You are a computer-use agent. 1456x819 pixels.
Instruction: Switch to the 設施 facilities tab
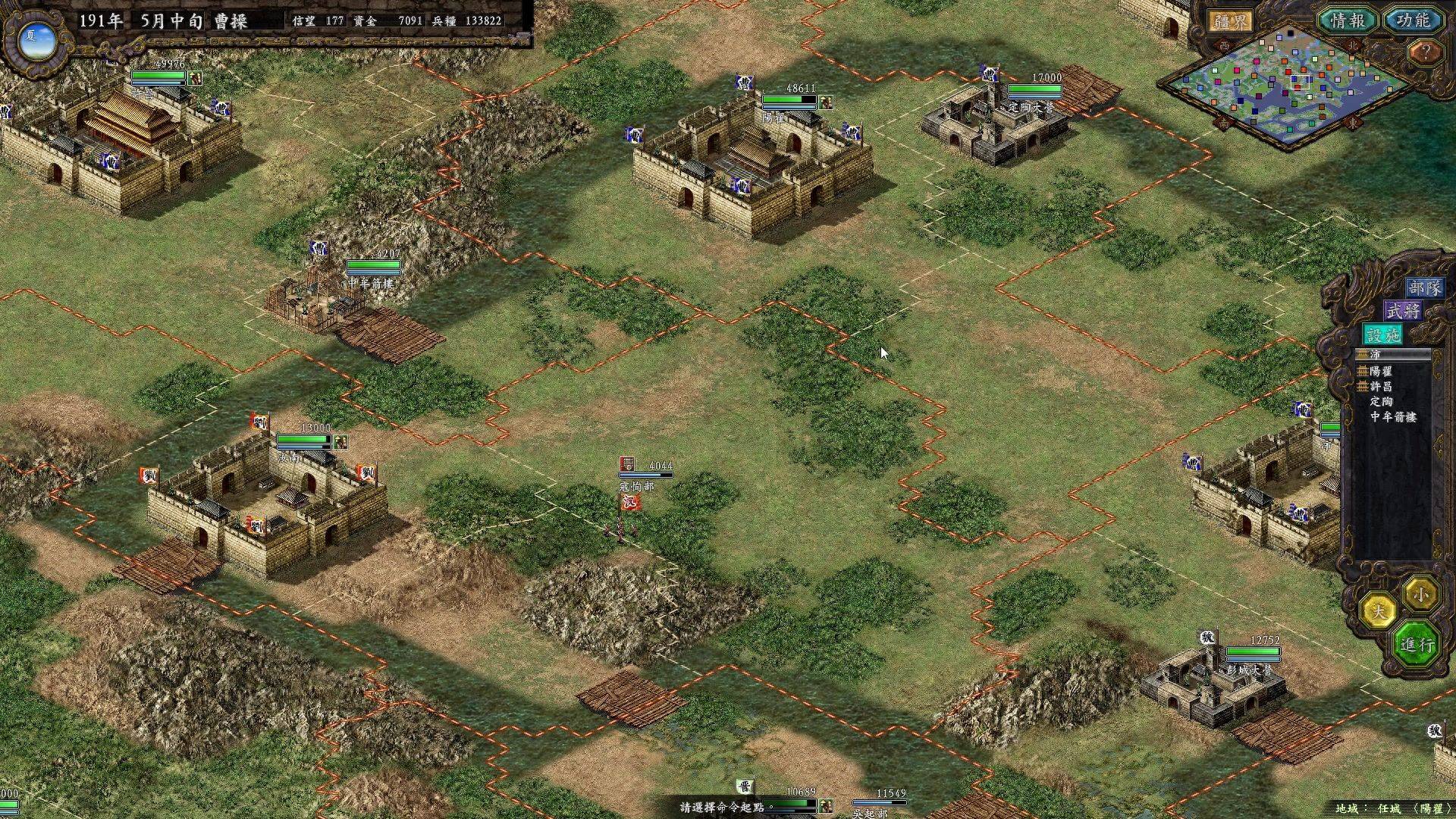[1382, 334]
